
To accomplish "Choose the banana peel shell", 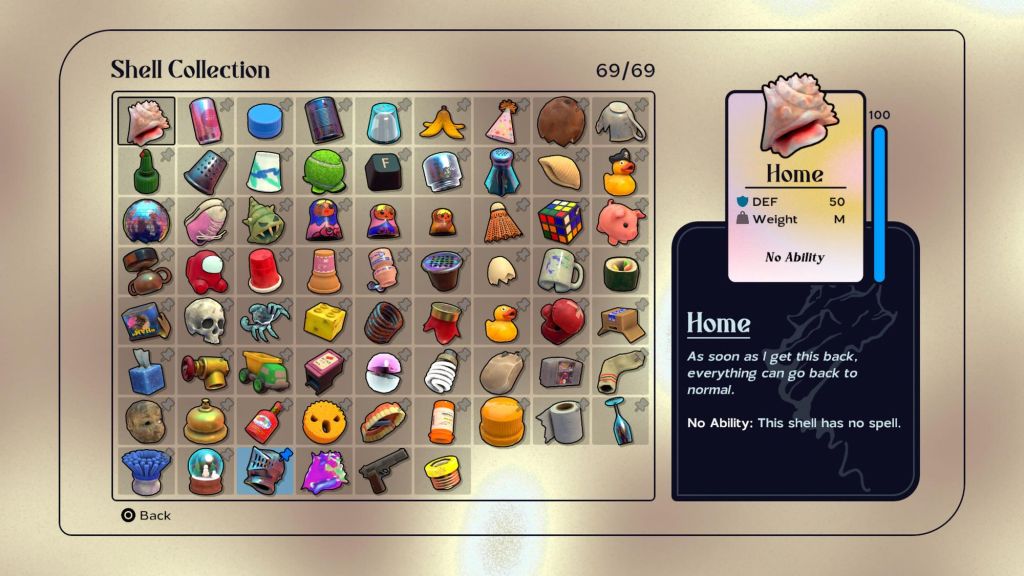I will coord(441,122).
